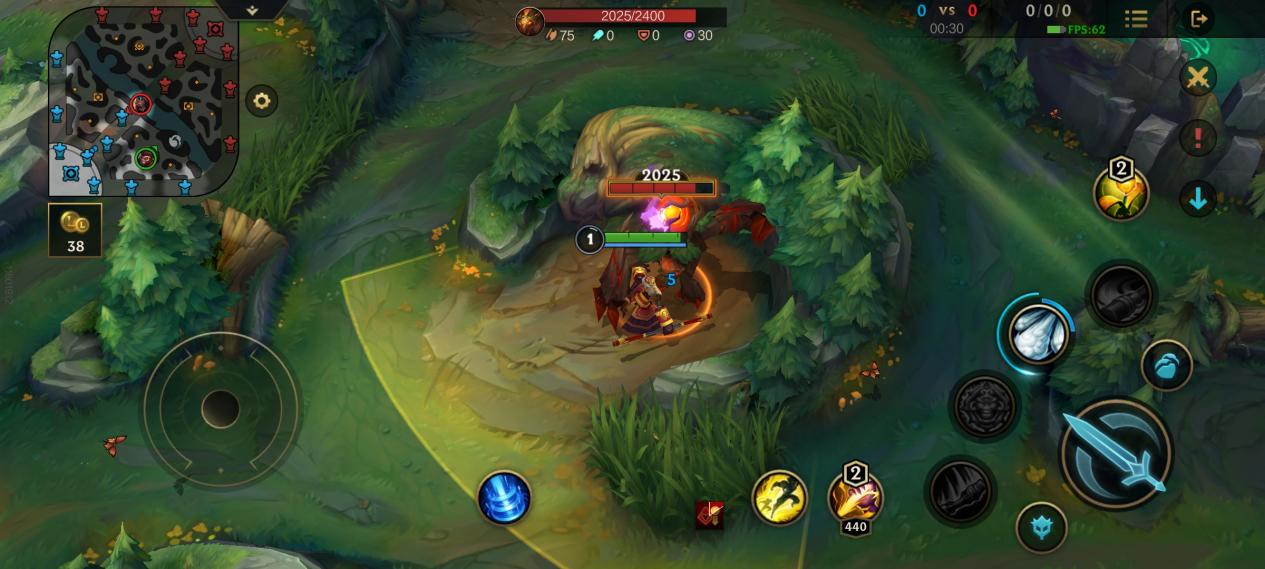Click the small red item icon
Screen dimensions: 1265x569
(x=709, y=515)
